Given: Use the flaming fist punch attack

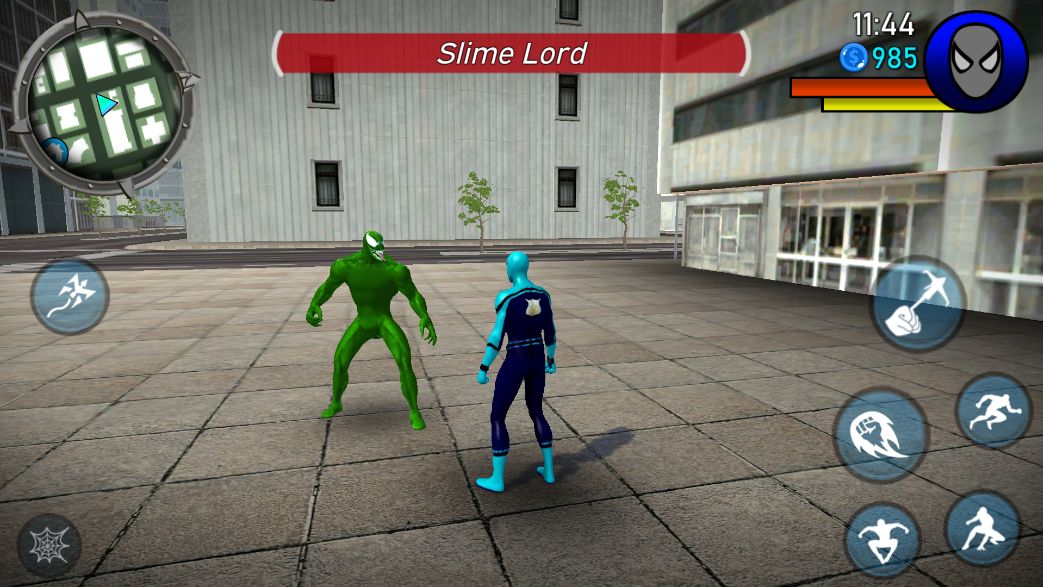Looking at the screenshot, I should point(881,435).
